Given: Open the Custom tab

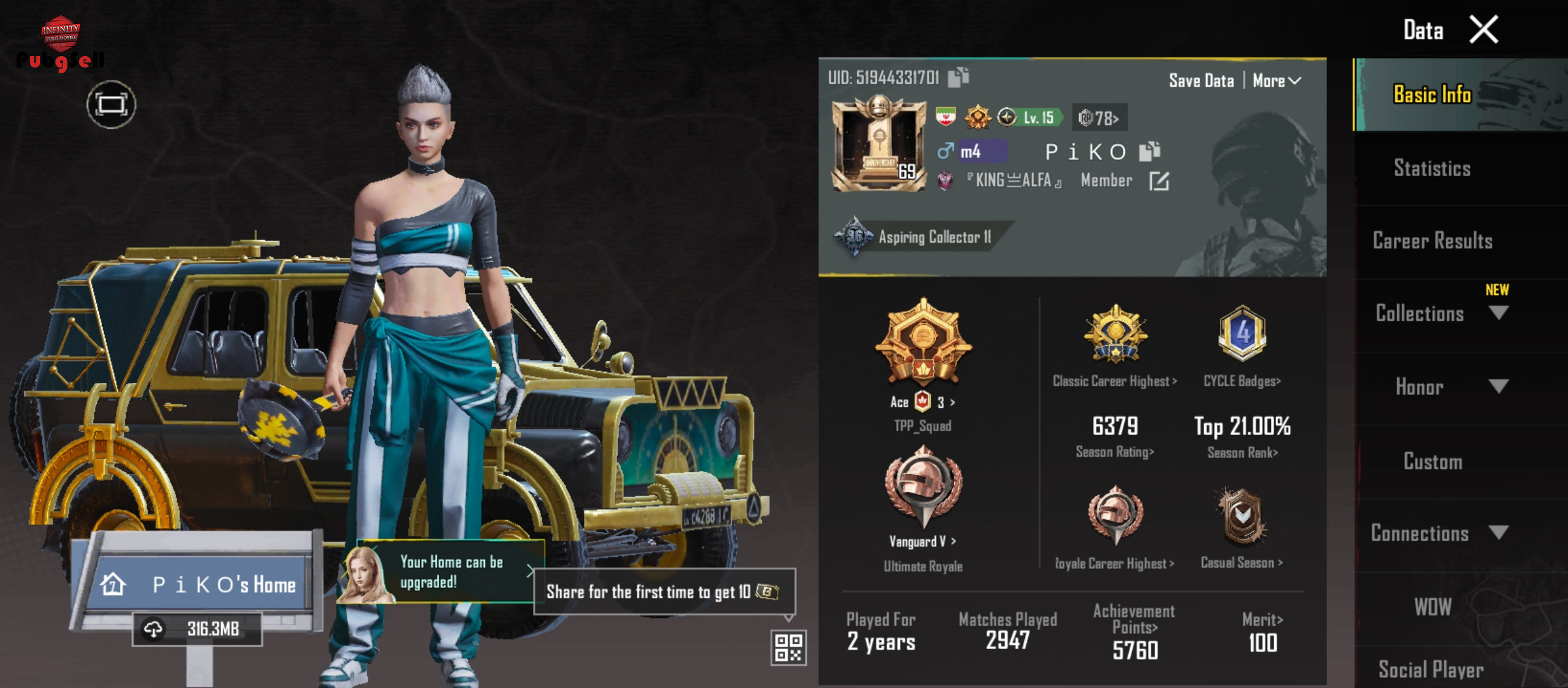Looking at the screenshot, I should (x=1432, y=461).
